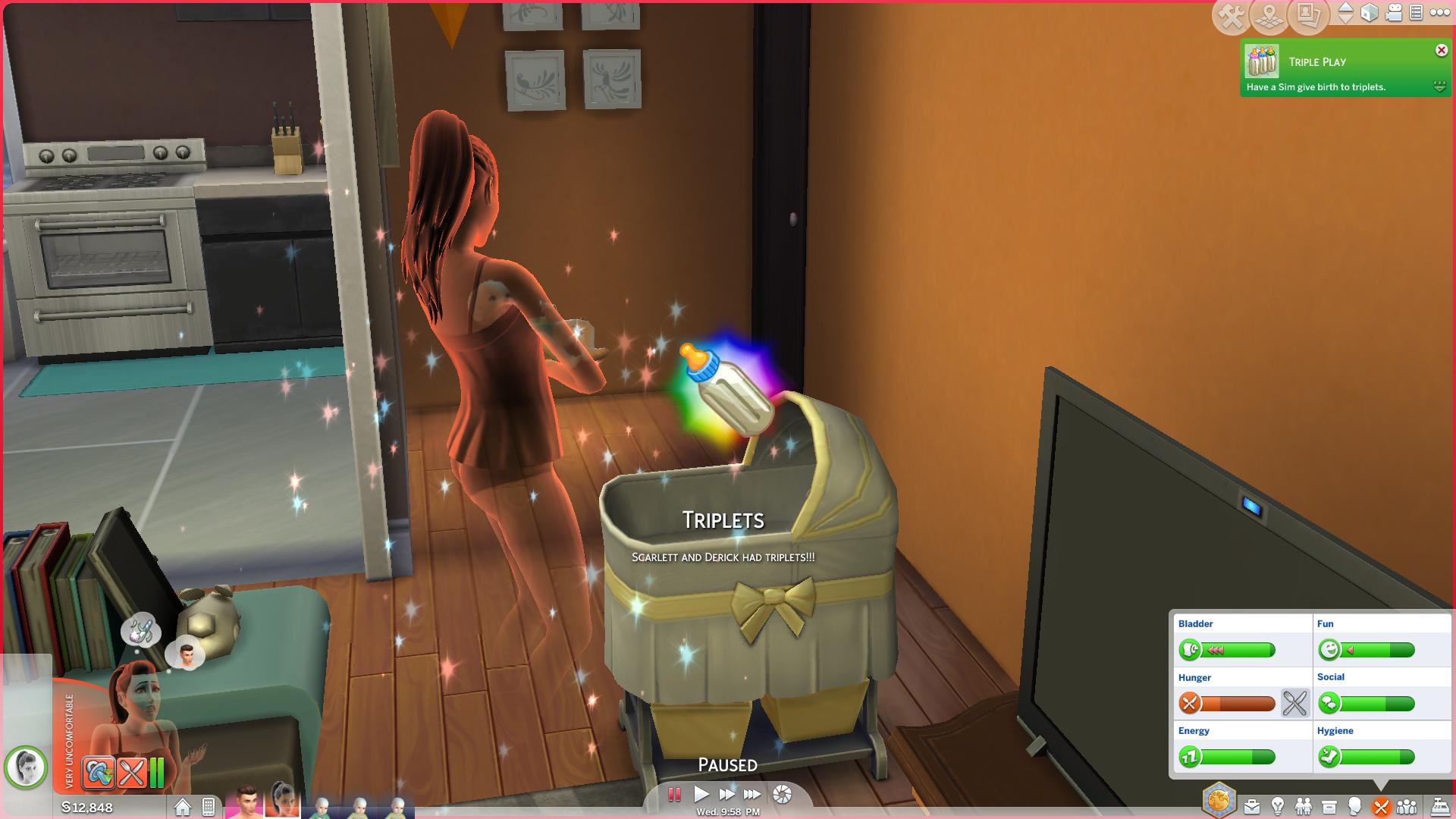The height and width of the screenshot is (819, 1456).
Task: Toggle walls up with the arrow control
Action: pyautogui.click(x=1346, y=13)
